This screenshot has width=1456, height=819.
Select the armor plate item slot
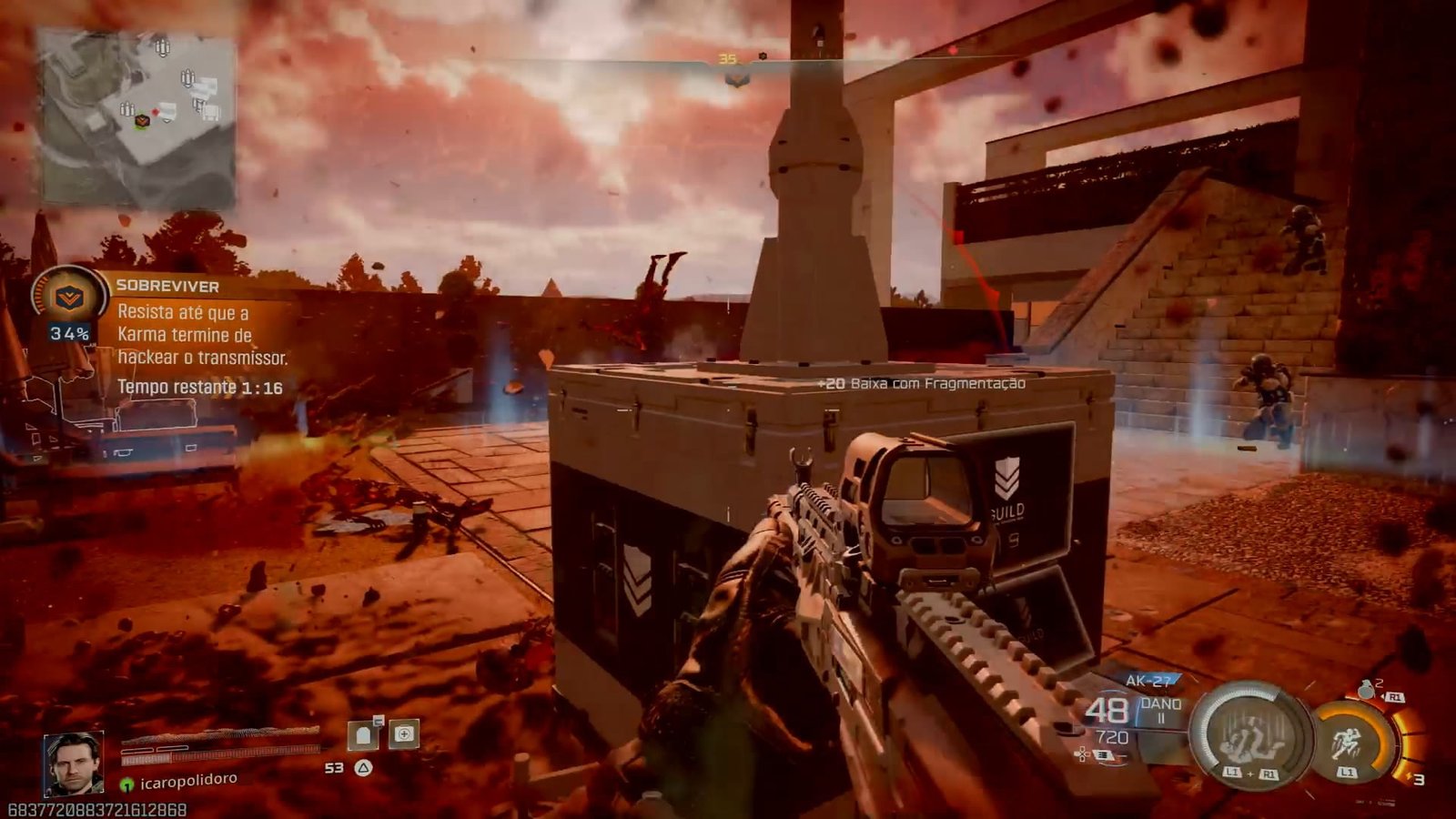coord(364,734)
